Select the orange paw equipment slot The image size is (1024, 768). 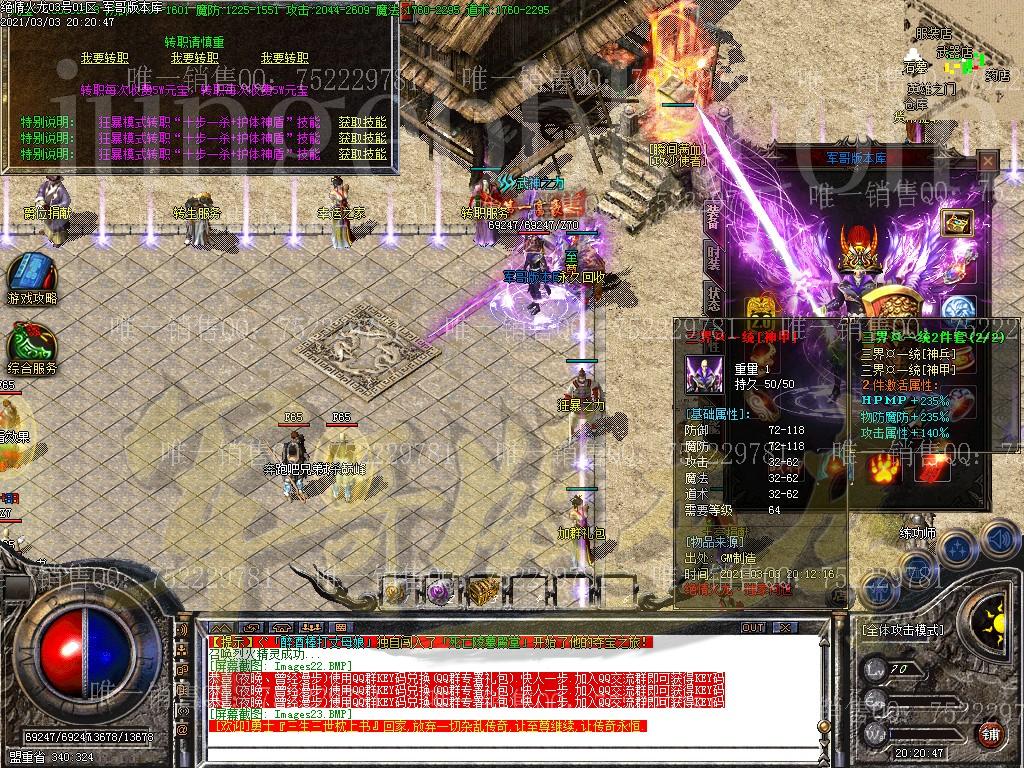[x=883, y=467]
